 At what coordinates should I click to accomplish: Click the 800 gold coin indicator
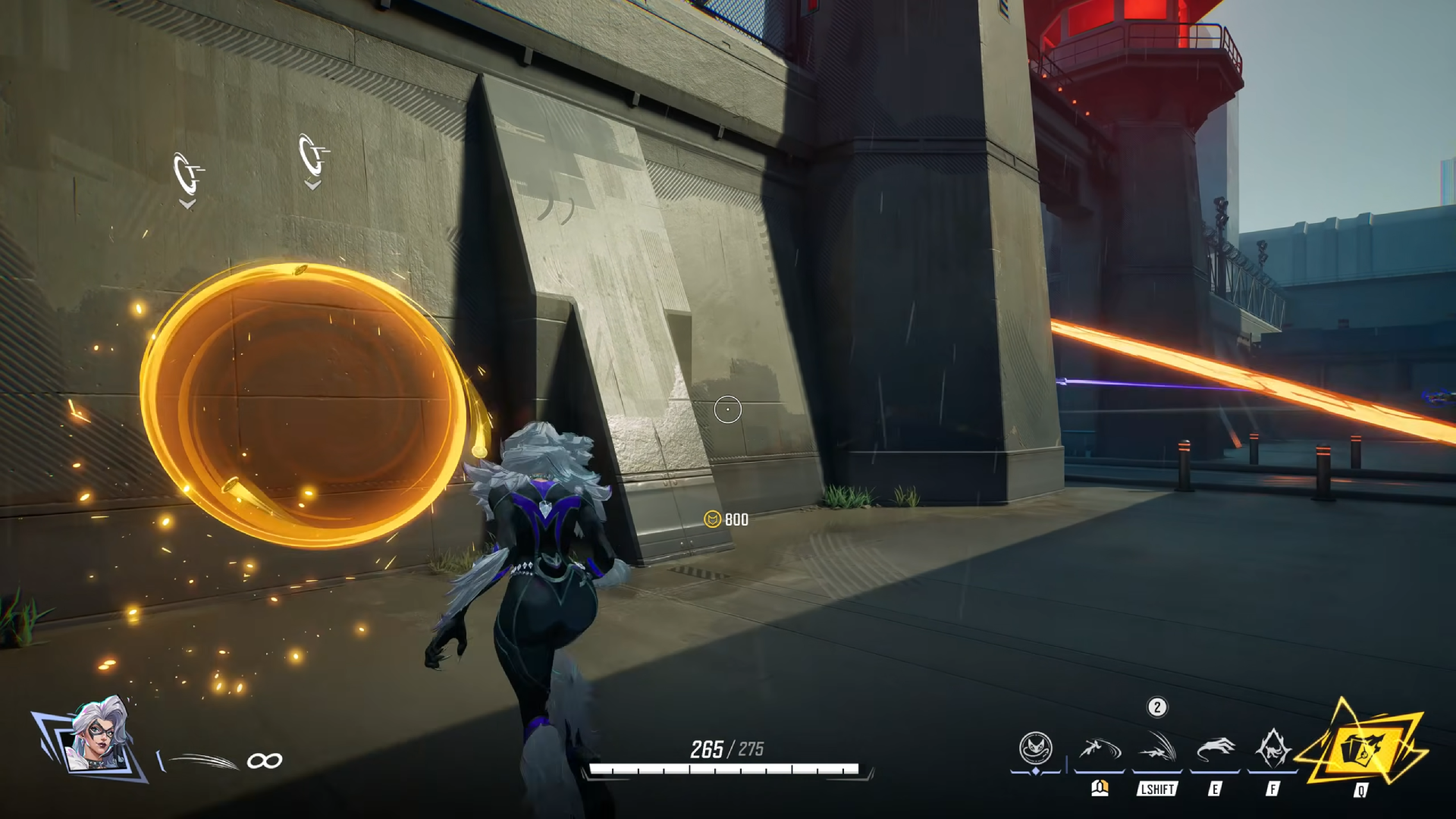pos(726,519)
